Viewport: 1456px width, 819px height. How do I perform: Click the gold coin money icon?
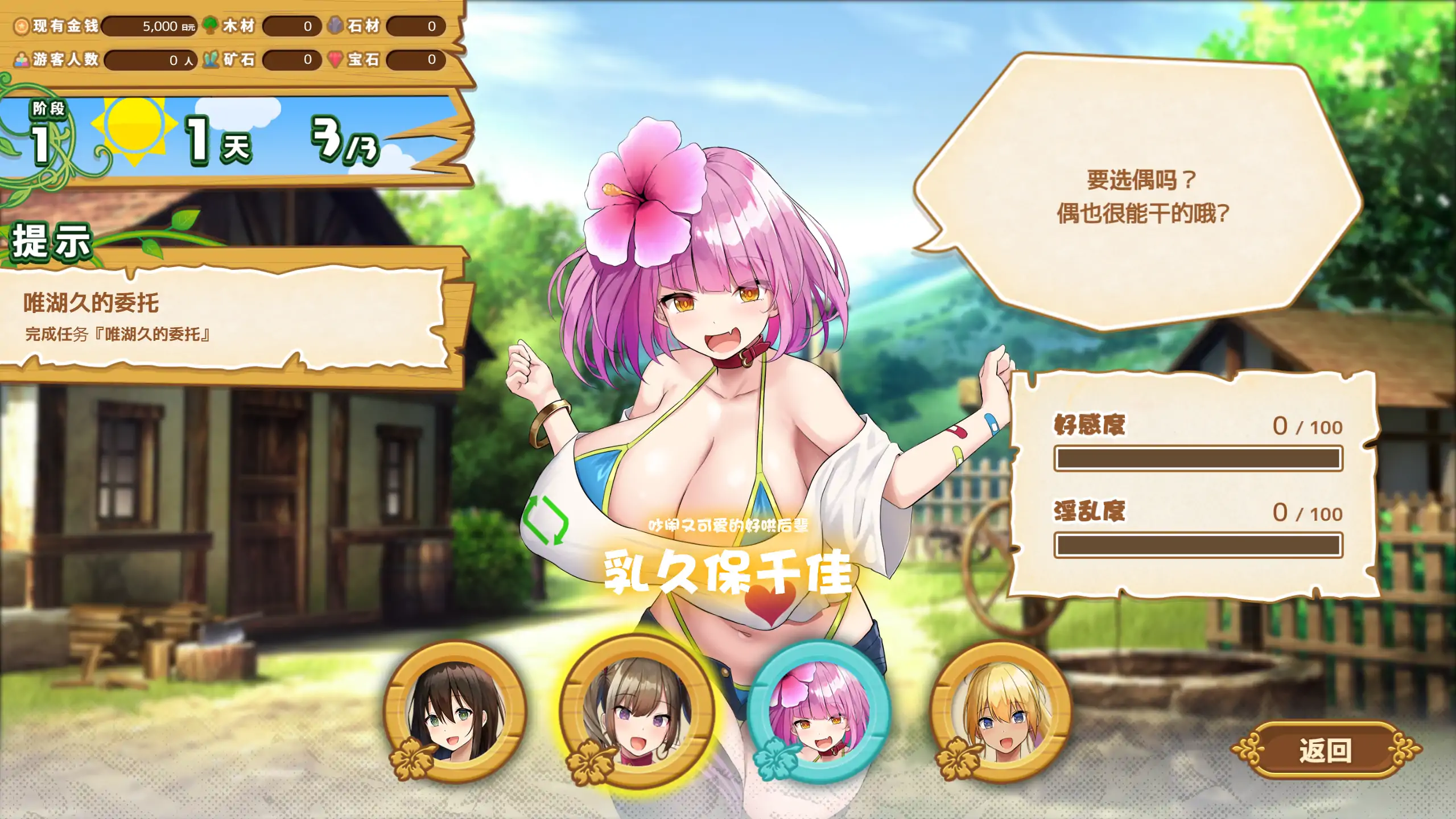[x=21, y=26]
